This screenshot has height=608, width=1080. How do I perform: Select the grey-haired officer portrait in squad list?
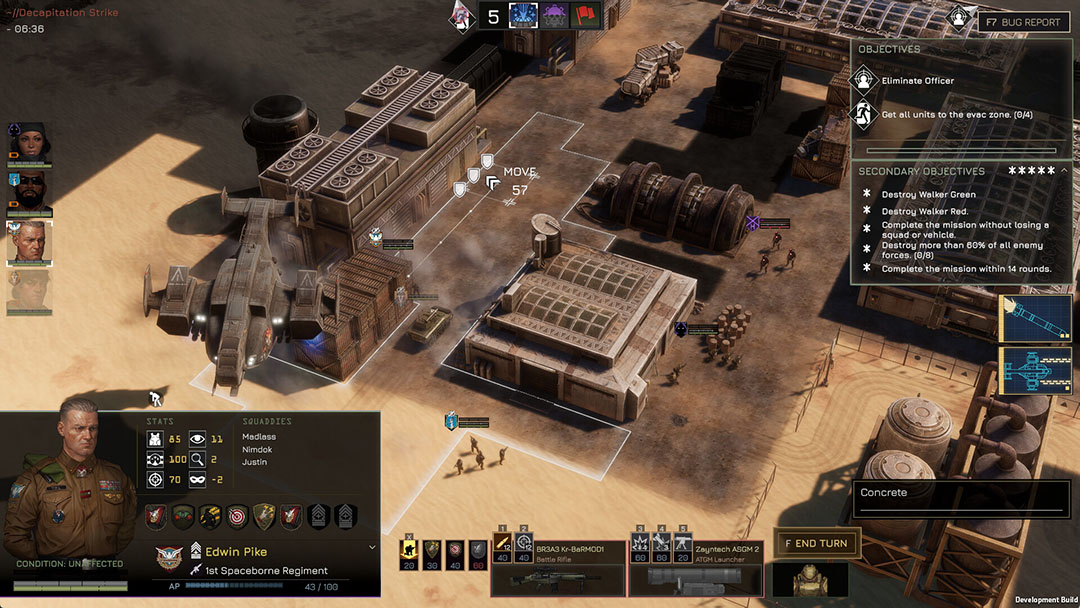coord(29,241)
